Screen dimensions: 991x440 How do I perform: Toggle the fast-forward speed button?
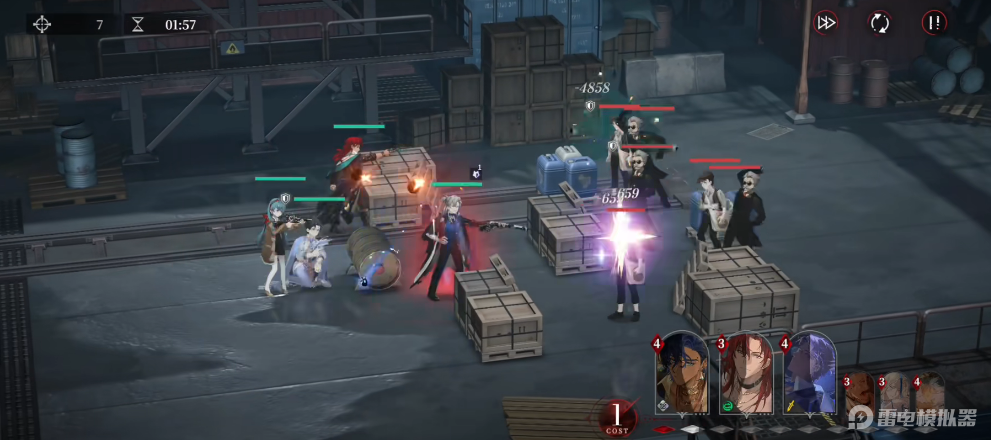coord(826,22)
